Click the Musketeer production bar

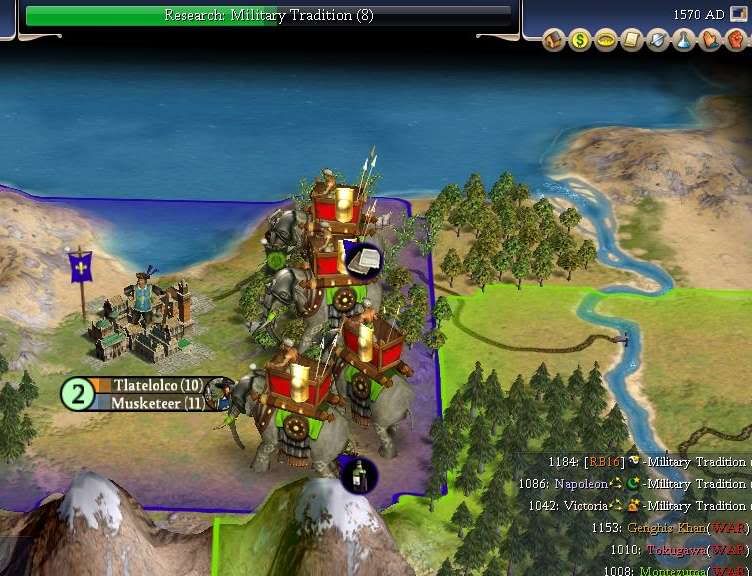tap(151, 403)
